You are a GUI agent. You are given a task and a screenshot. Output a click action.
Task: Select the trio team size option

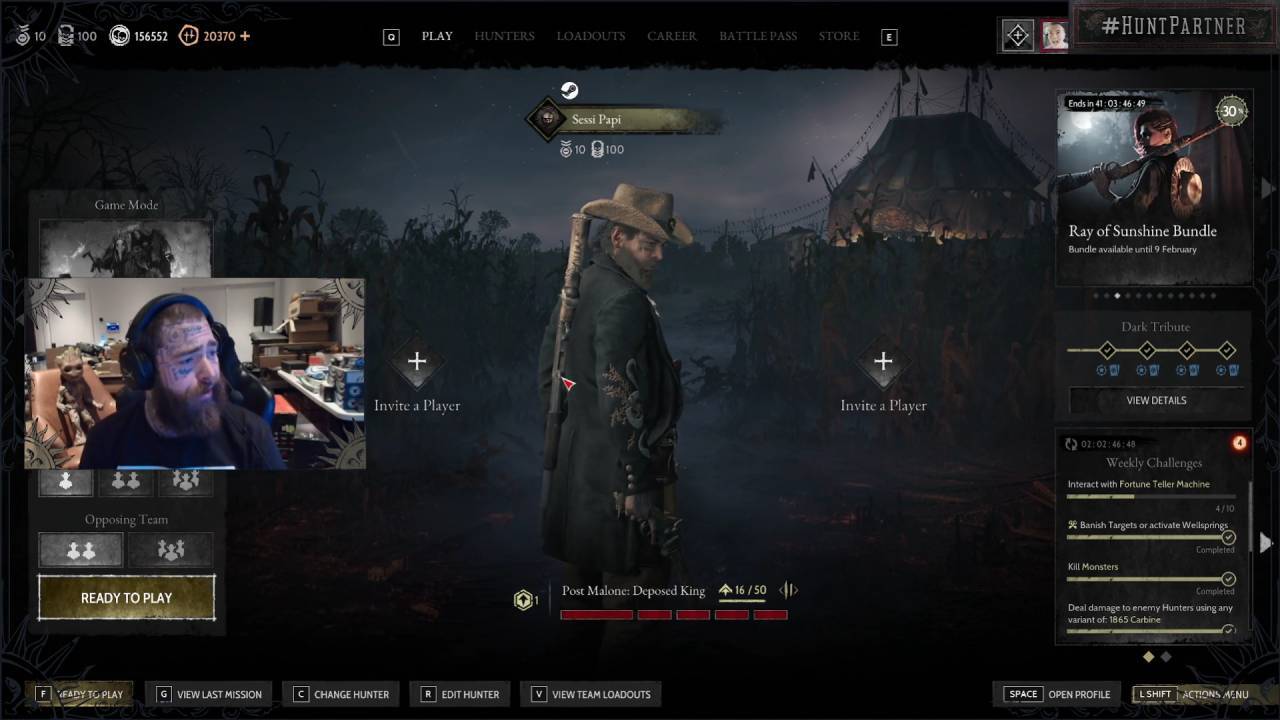tap(185, 481)
